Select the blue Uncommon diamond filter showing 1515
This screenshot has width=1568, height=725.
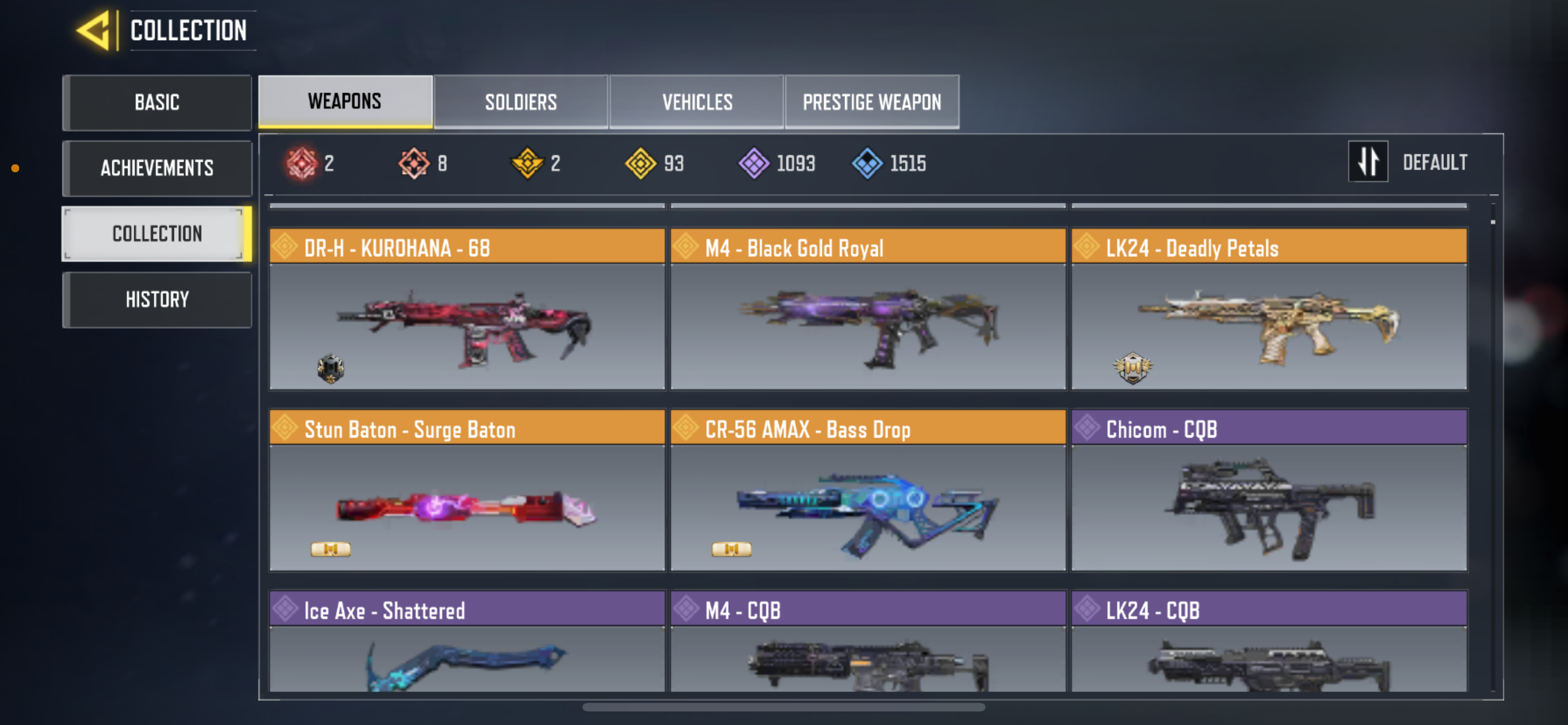tap(868, 162)
